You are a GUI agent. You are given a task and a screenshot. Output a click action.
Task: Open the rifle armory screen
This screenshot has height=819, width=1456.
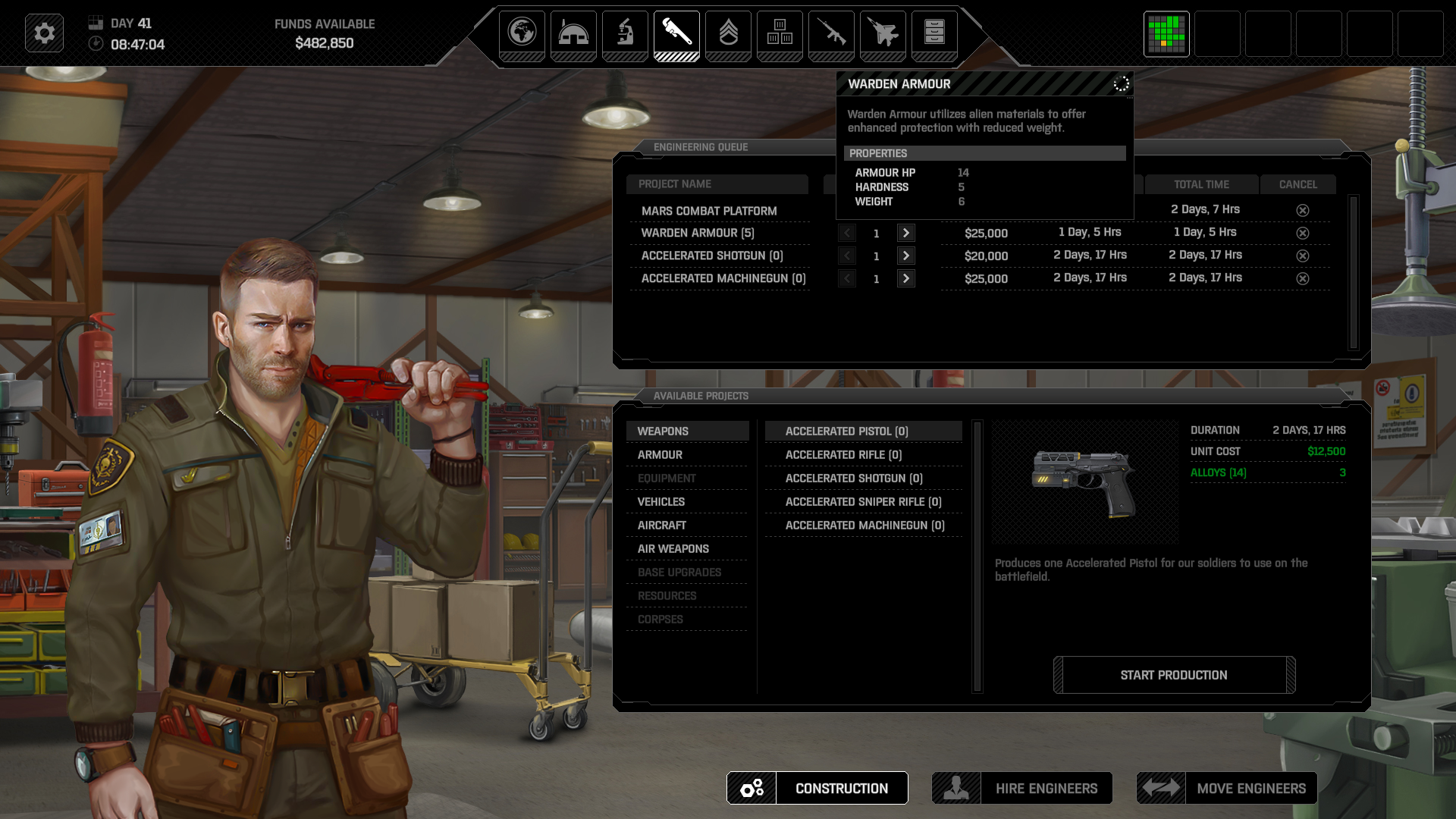(831, 33)
